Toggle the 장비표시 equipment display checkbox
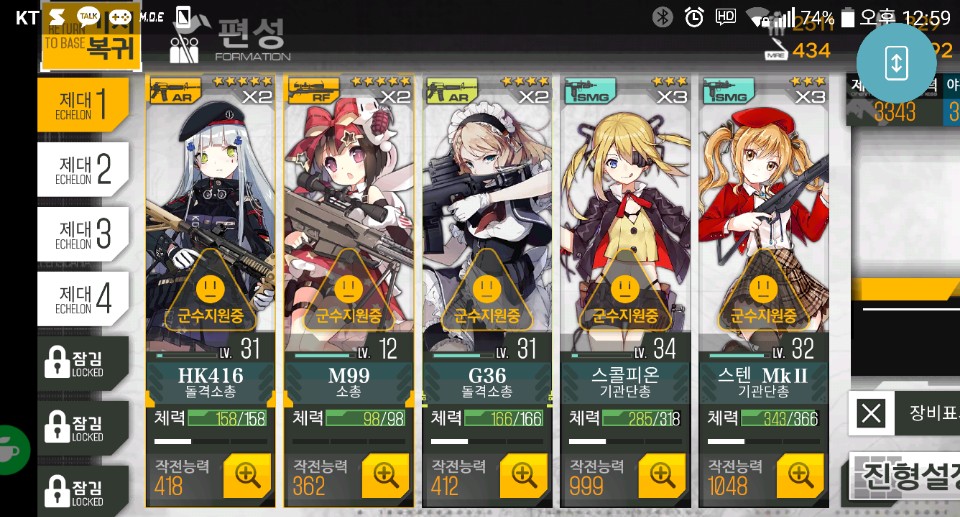960x517 pixels. click(x=873, y=413)
